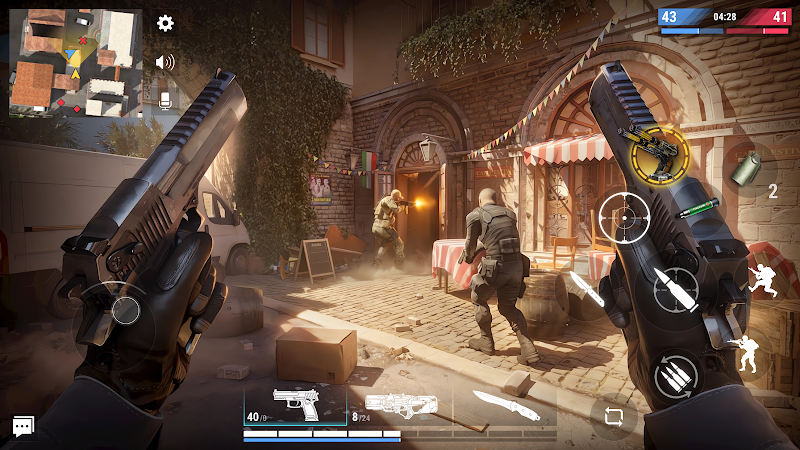This screenshot has width=800, height=450.
Task: Toggle the microphone voice chat
Action: [166, 99]
